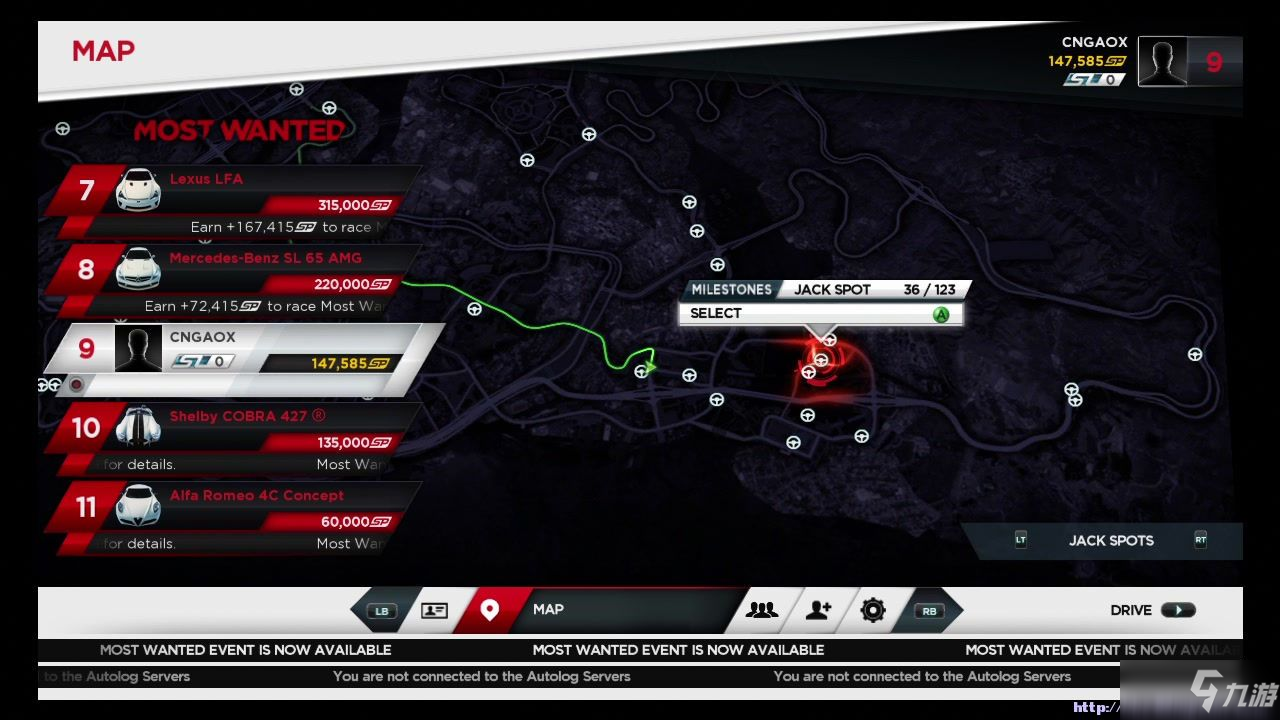Open the add friend tab
1280x720 pixels.
818,610
